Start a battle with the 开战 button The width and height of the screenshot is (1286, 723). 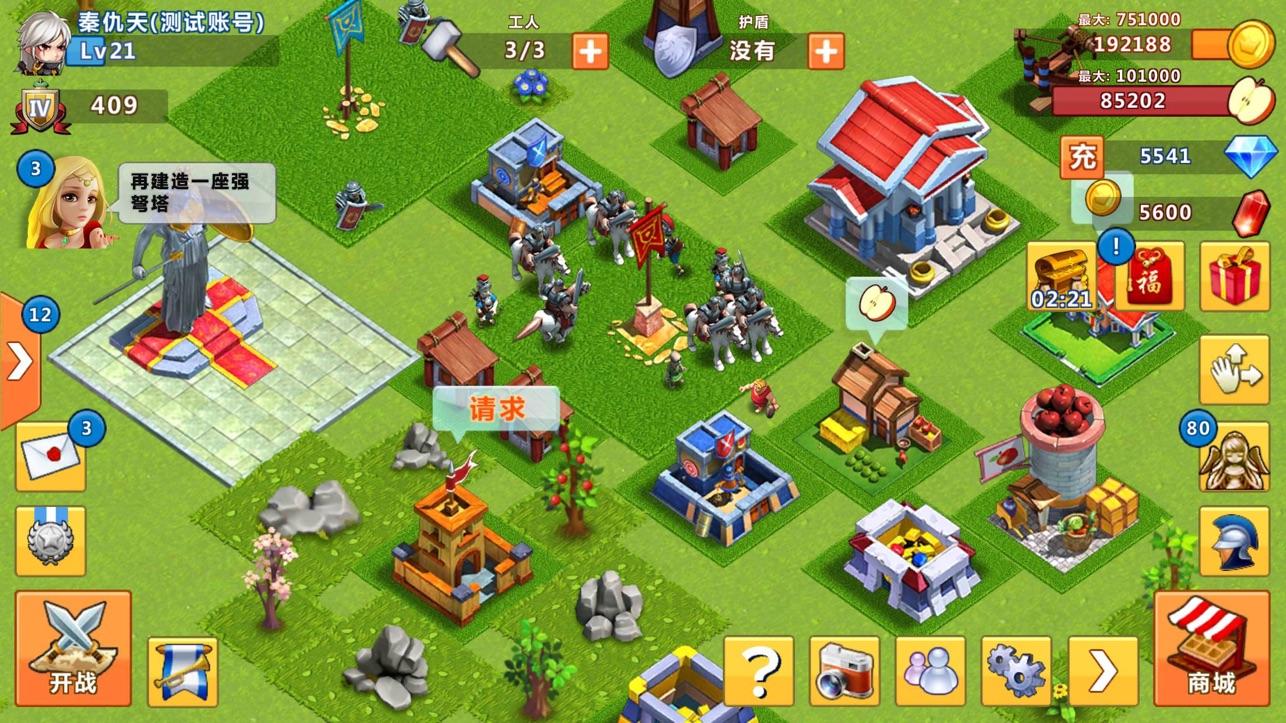pyautogui.click(x=73, y=647)
